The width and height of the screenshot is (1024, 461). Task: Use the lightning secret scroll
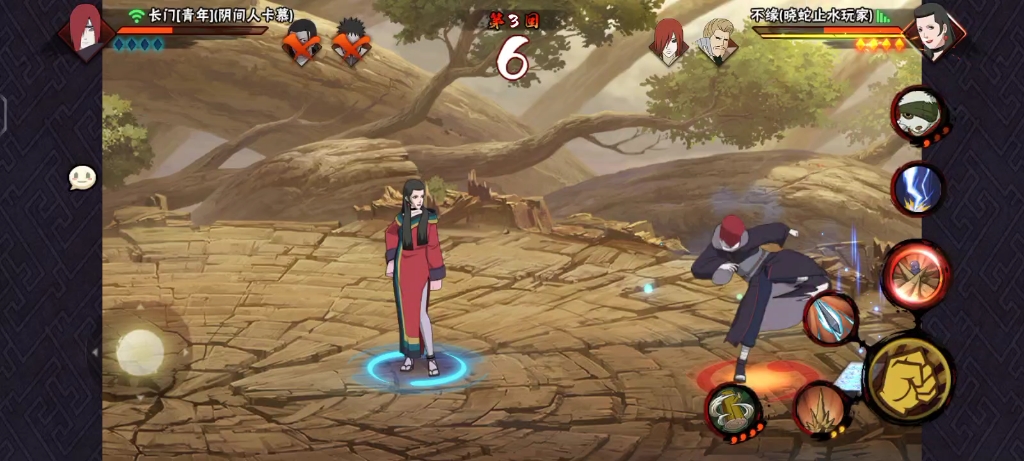[917, 188]
